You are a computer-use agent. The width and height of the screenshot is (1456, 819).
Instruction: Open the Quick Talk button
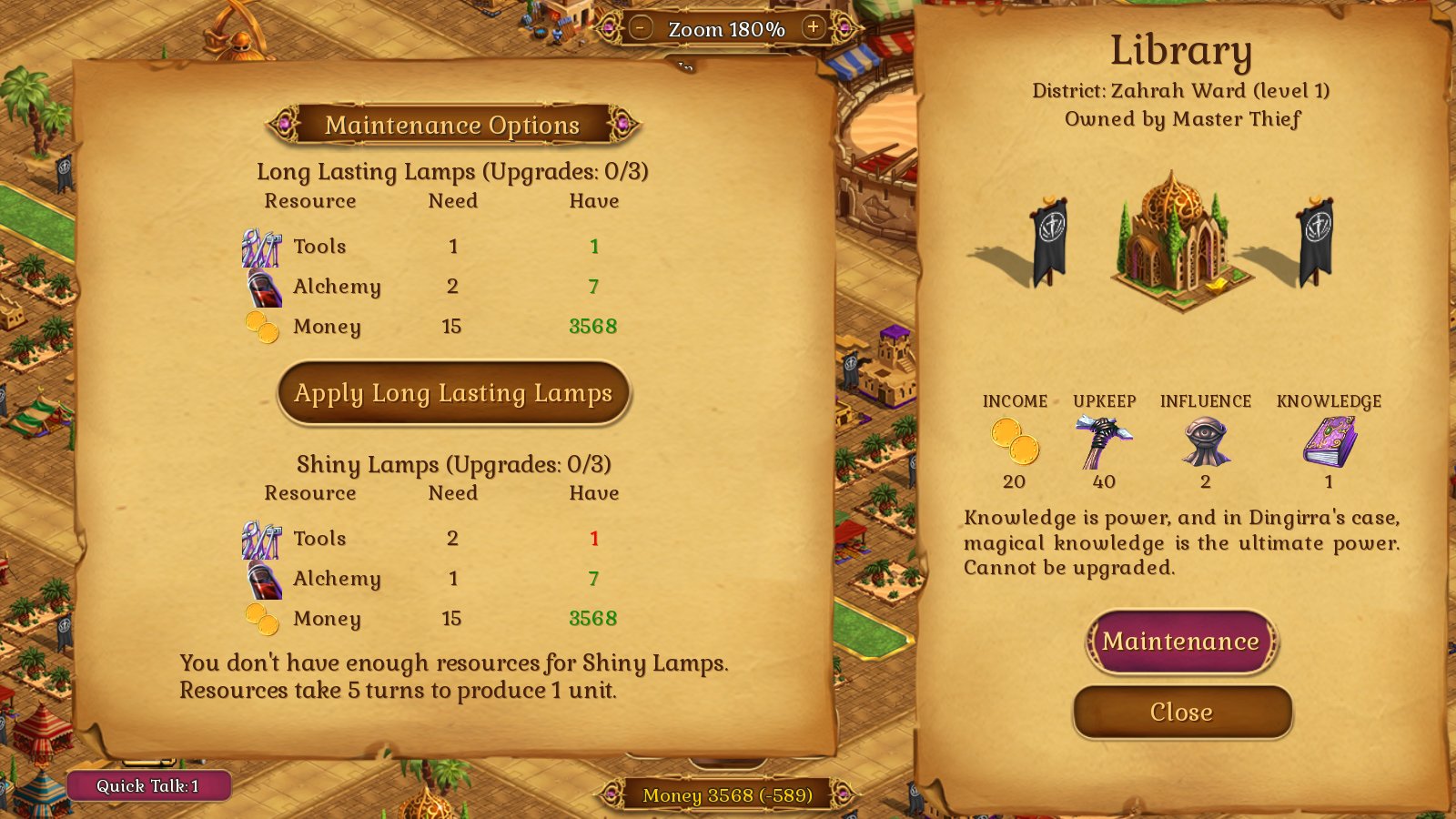point(147,785)
